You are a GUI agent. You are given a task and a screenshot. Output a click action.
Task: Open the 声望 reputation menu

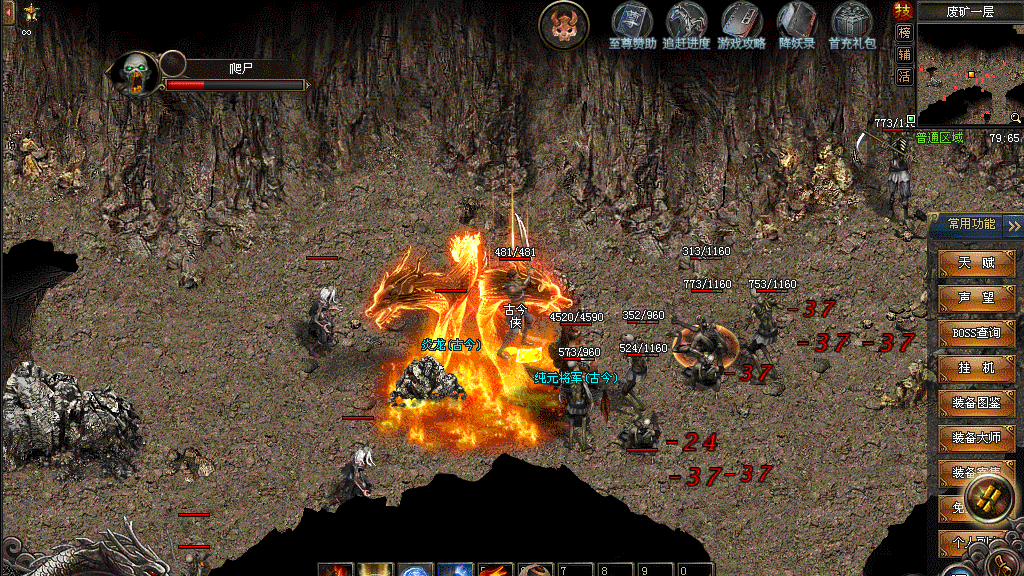(x=976, y=298)
